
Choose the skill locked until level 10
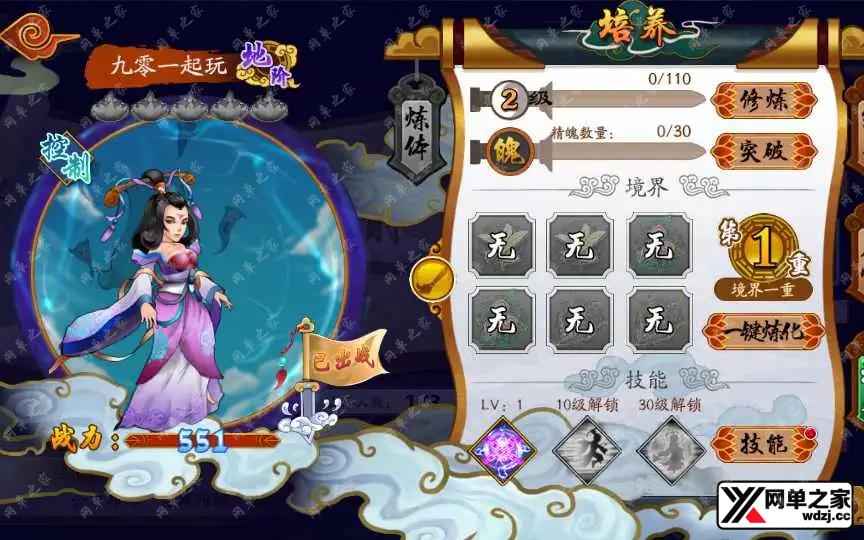(587, 449)
